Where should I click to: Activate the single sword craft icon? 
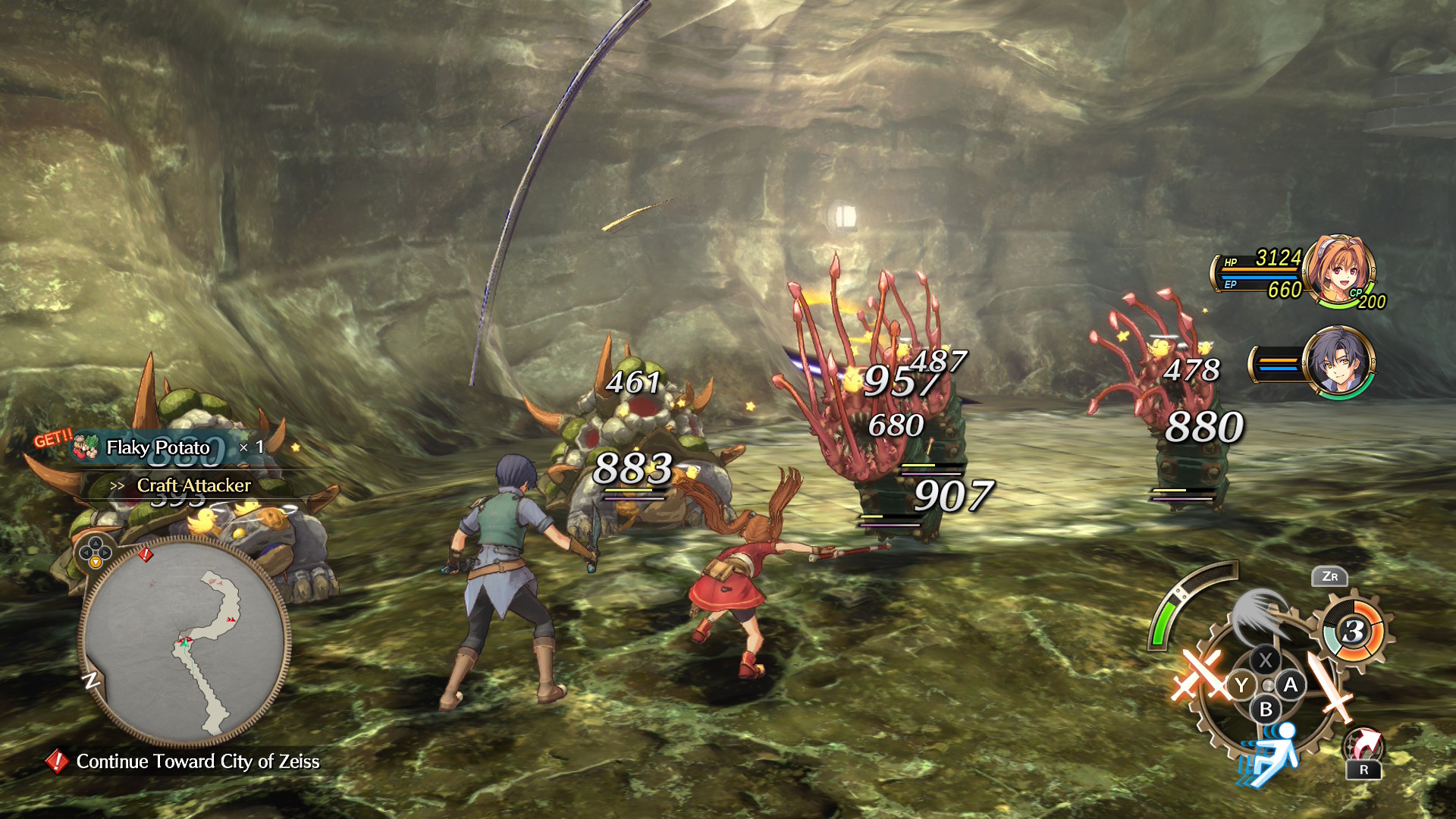(x=1329, y=685)
